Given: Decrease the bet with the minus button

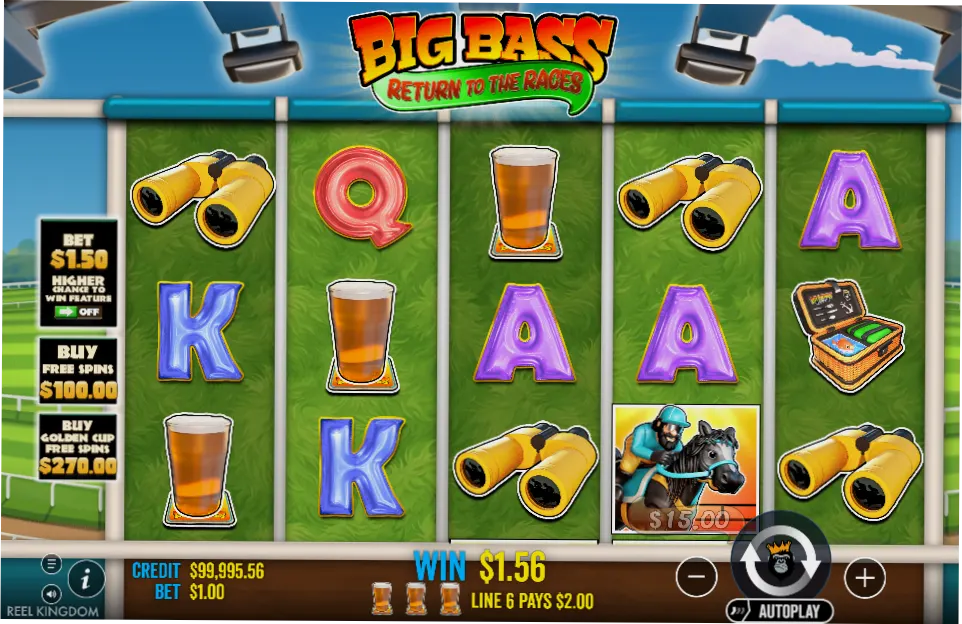Looking at the screenshot, I should [697, 577].
